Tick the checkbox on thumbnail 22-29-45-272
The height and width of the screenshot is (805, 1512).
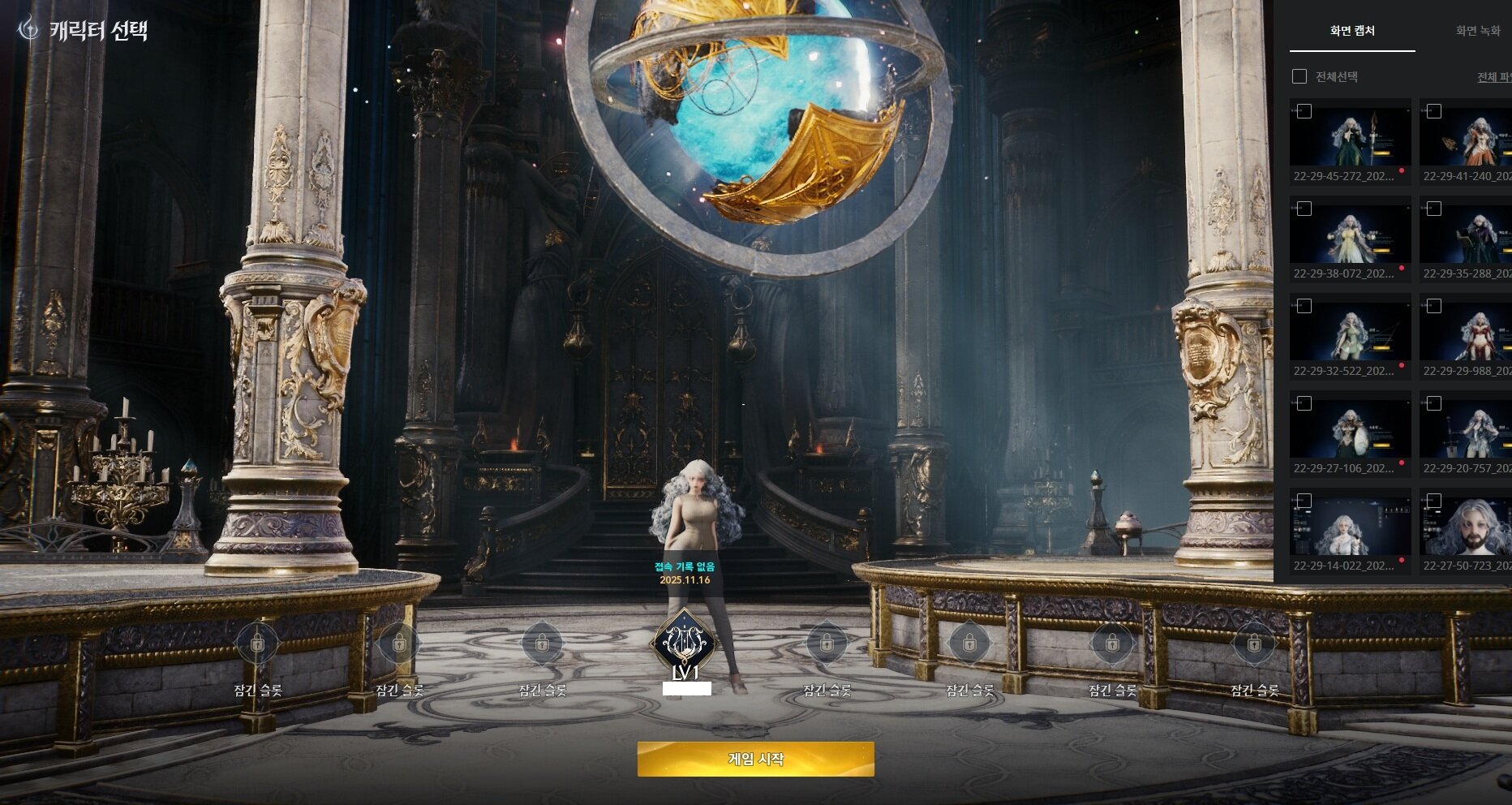point(1304,112)
